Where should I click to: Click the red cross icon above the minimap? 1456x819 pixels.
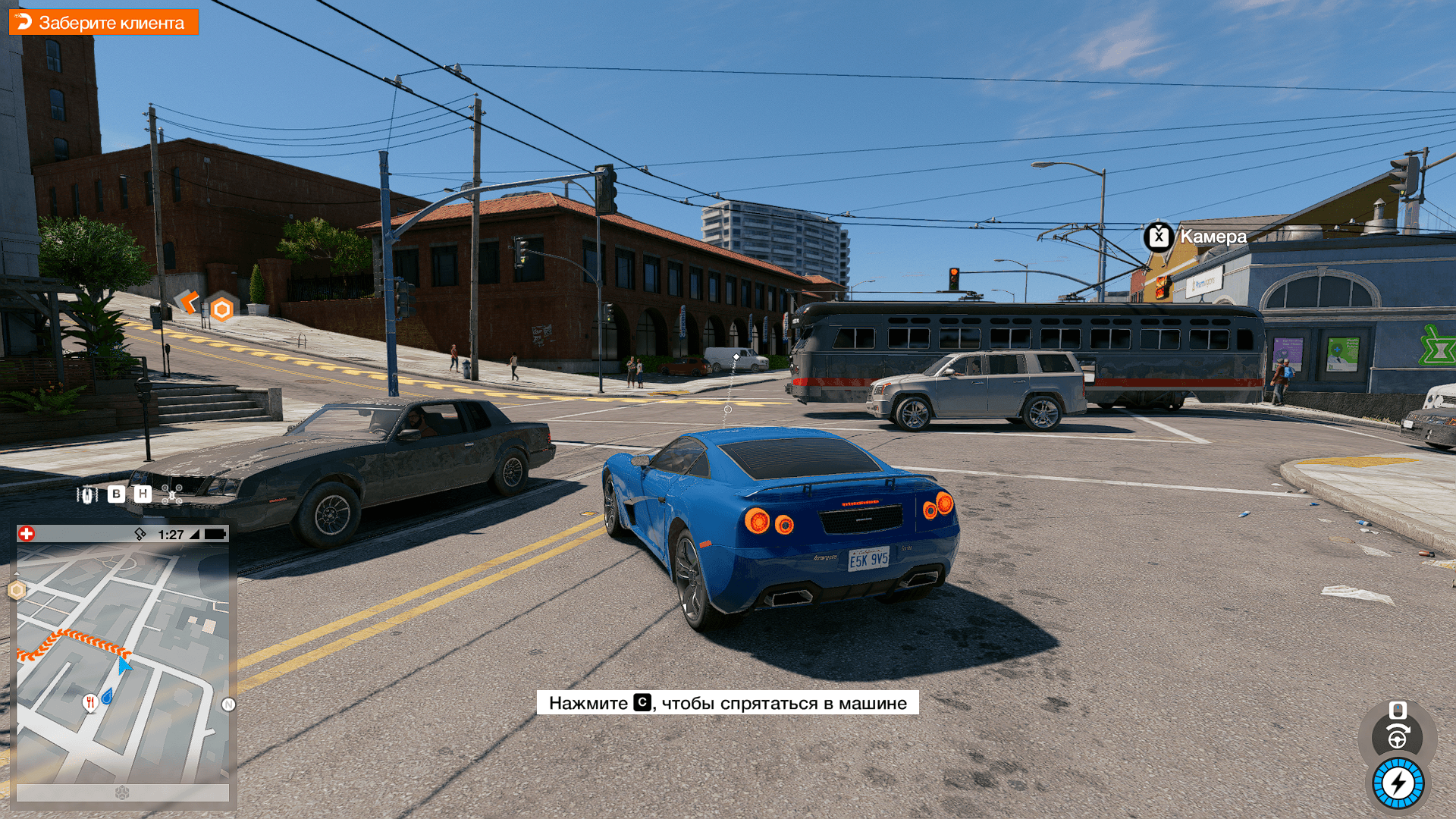27,534
